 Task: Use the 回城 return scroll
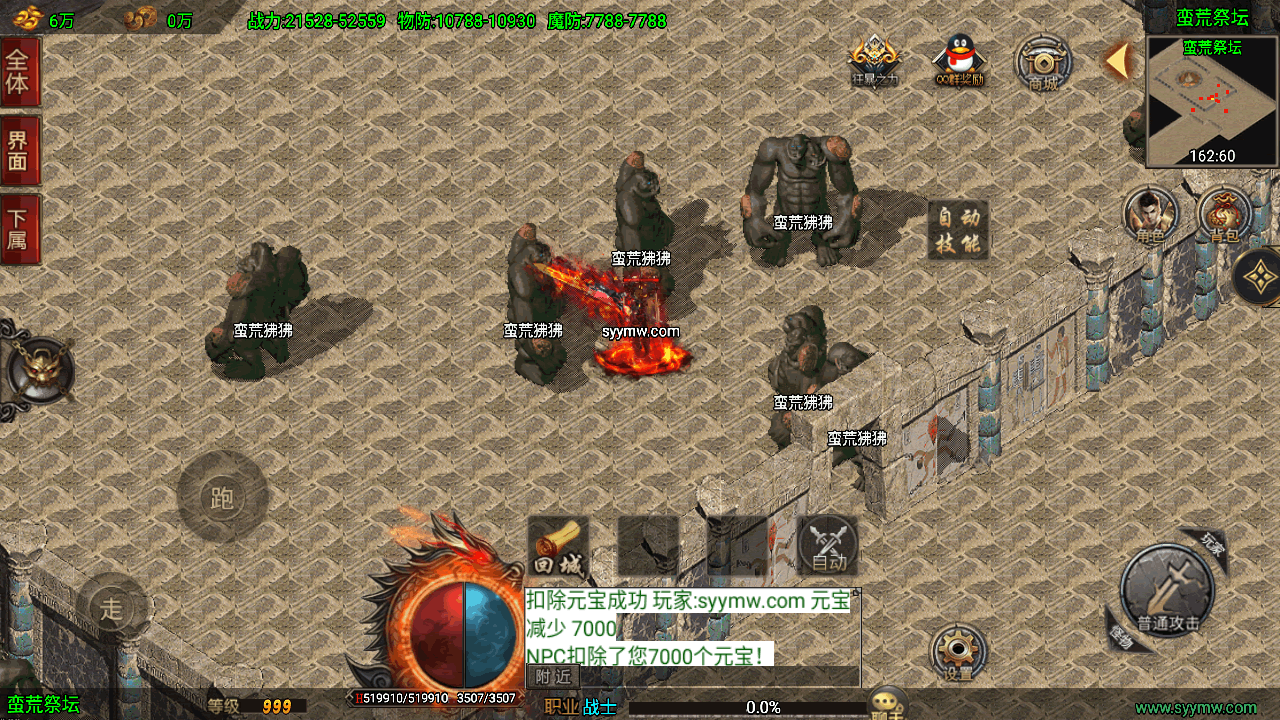557,547
